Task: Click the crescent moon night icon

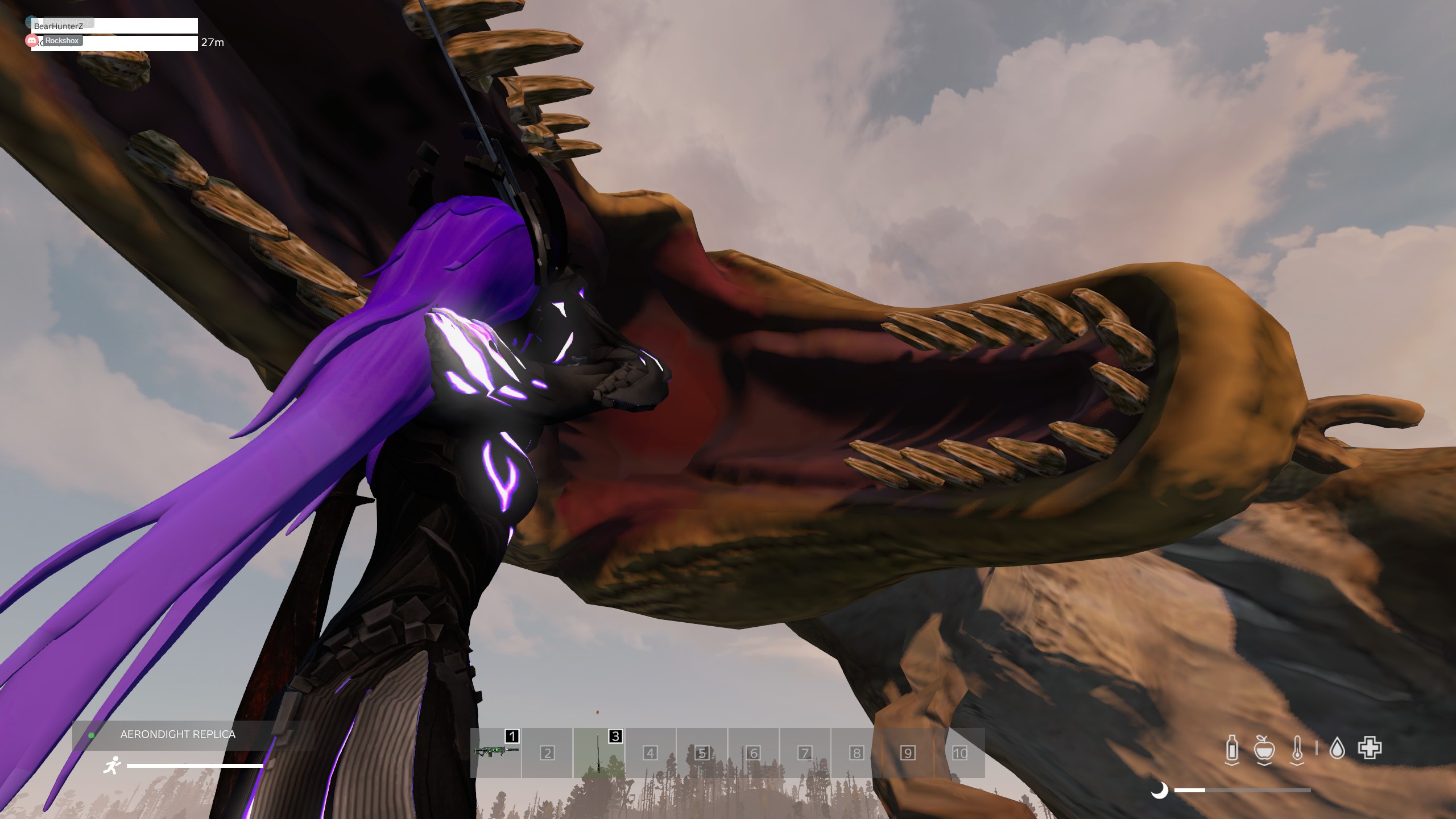Action: click(1159, 790)
